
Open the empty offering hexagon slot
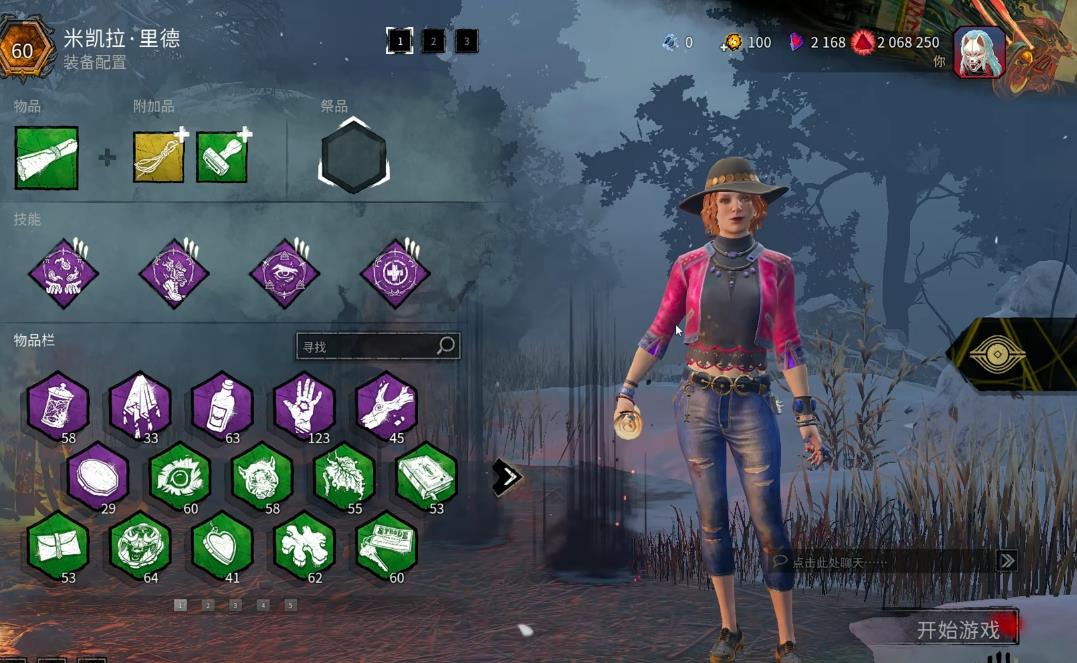(353, 157)
